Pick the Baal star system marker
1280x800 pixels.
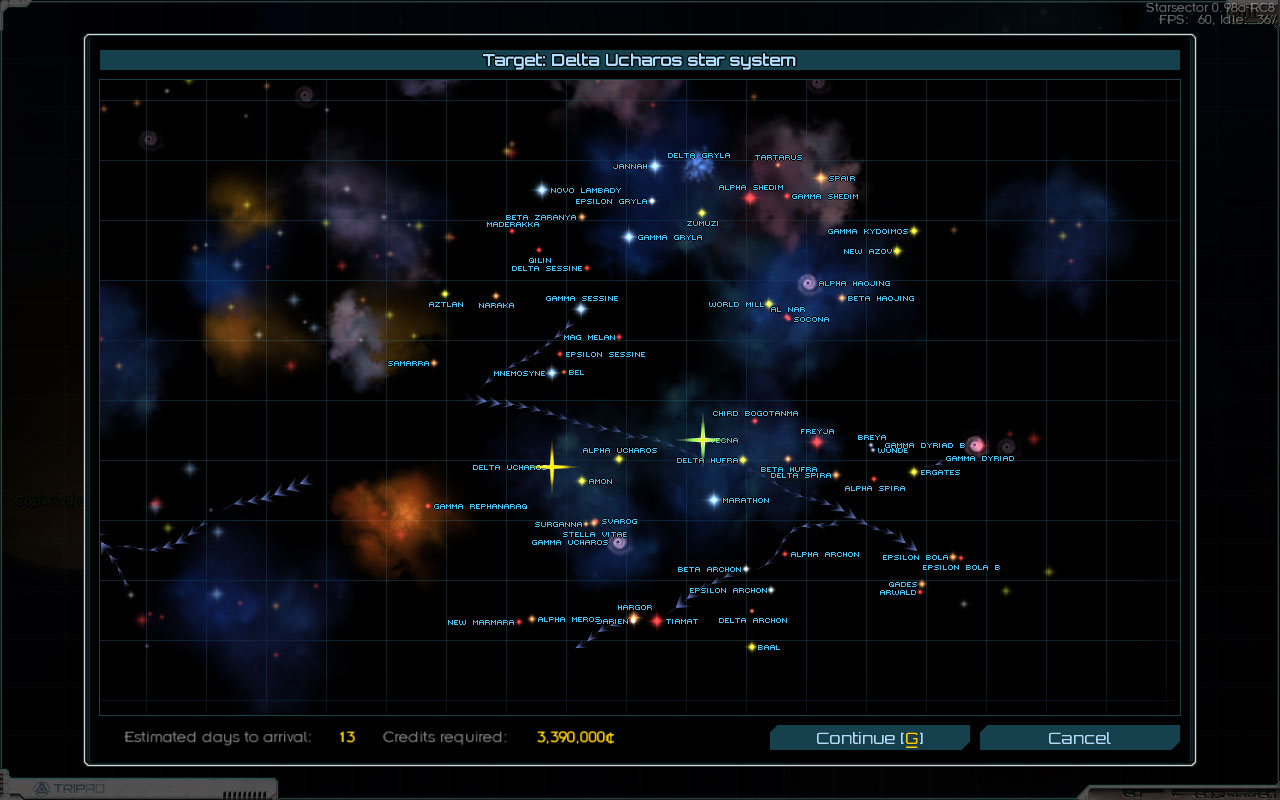click(751, 647)
